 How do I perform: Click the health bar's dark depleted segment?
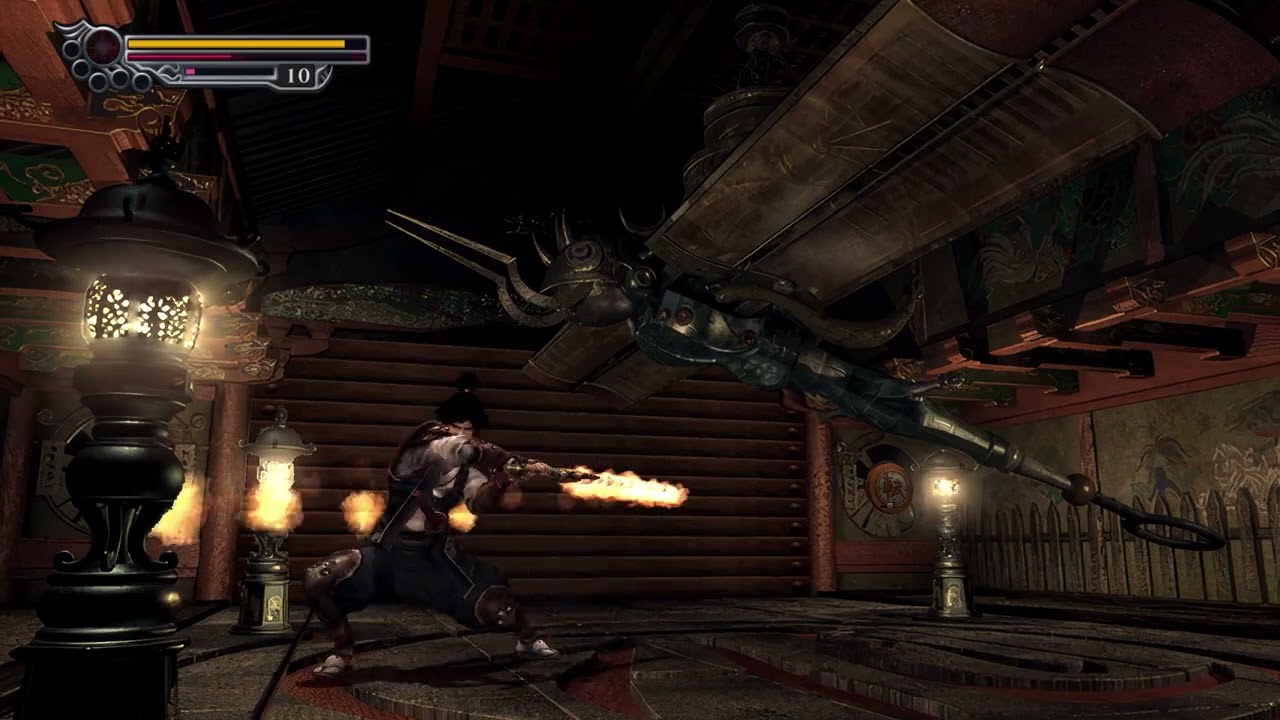[x=353, y=44]
